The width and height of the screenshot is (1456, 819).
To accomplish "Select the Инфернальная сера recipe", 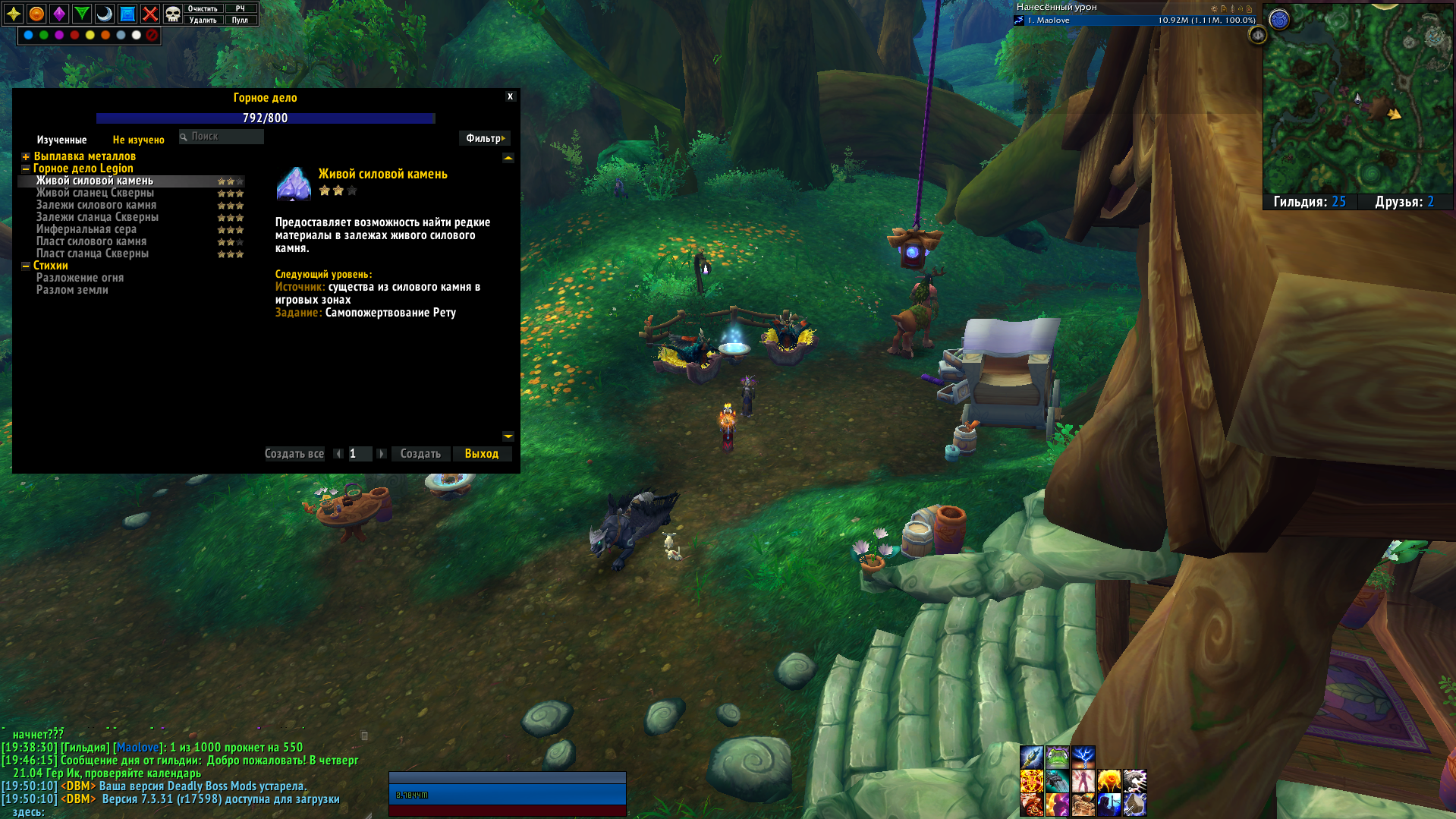I will (x=86, y=229).
